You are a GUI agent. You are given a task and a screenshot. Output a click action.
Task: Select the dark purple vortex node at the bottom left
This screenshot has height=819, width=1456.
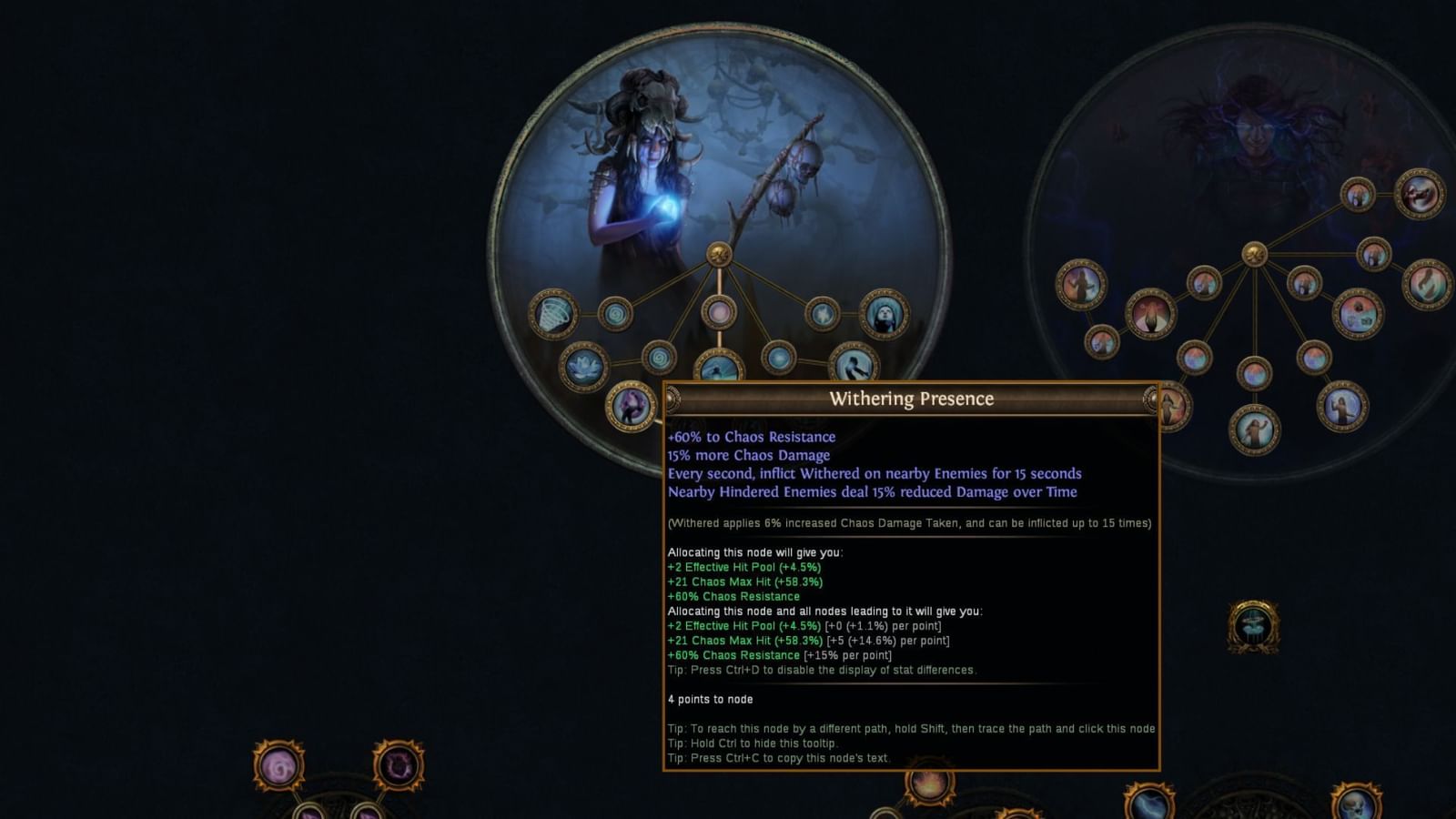click(399, 766)
